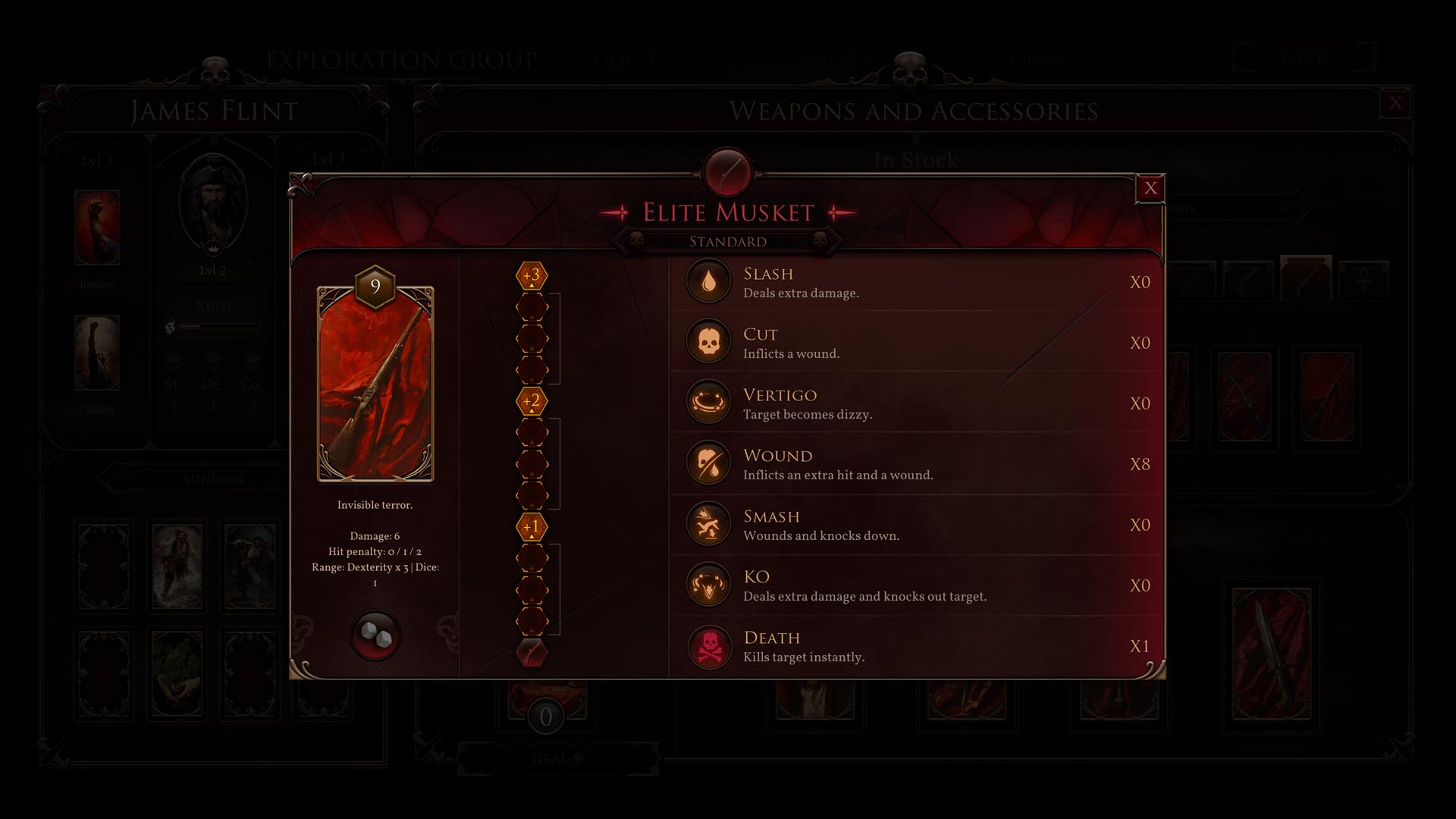Close the Elite Musket popup

(x=1150, y=188)
